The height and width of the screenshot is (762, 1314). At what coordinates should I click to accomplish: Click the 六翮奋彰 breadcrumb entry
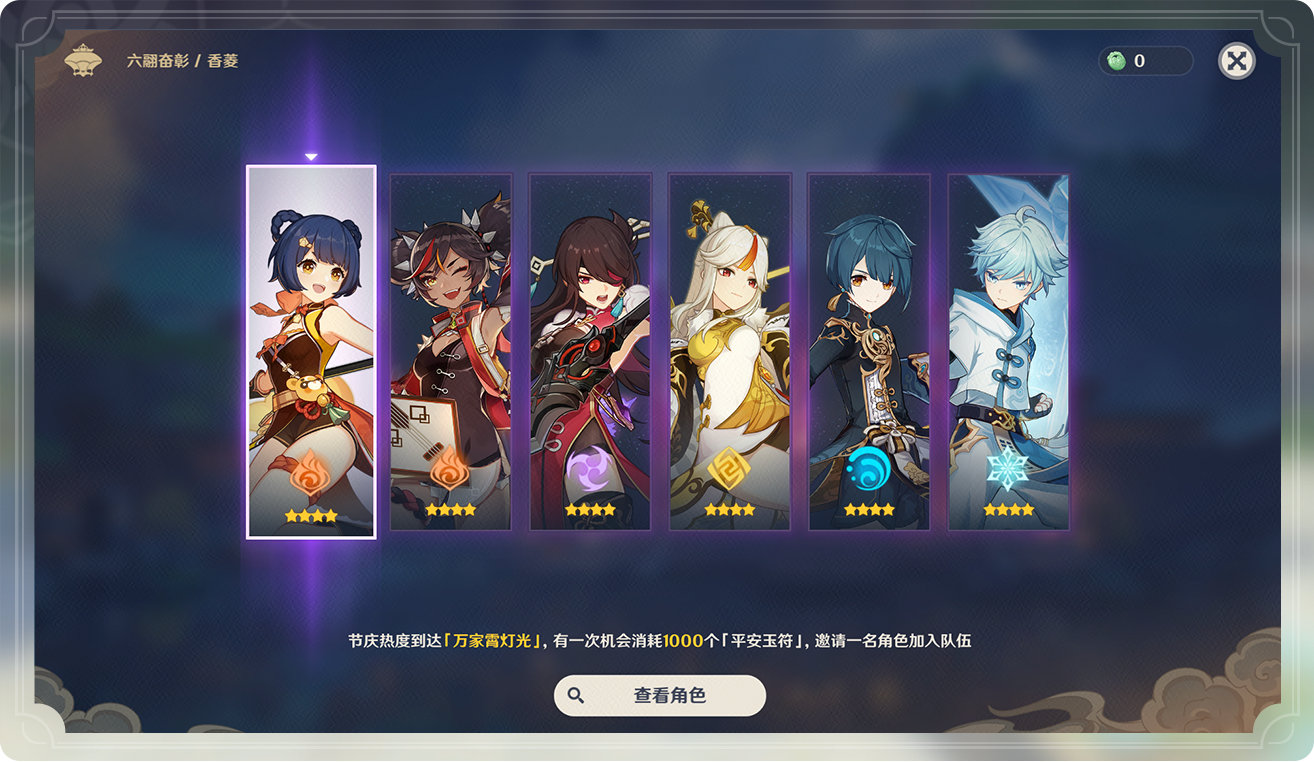(x=159, y=60)
